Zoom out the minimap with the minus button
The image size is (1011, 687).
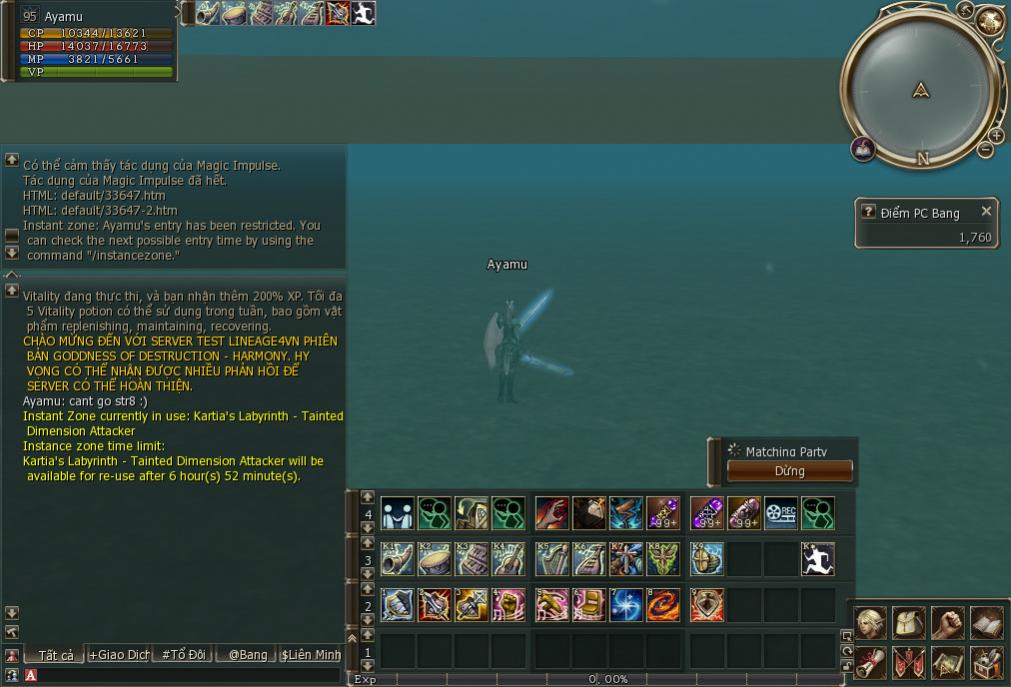tap(985, 150)
